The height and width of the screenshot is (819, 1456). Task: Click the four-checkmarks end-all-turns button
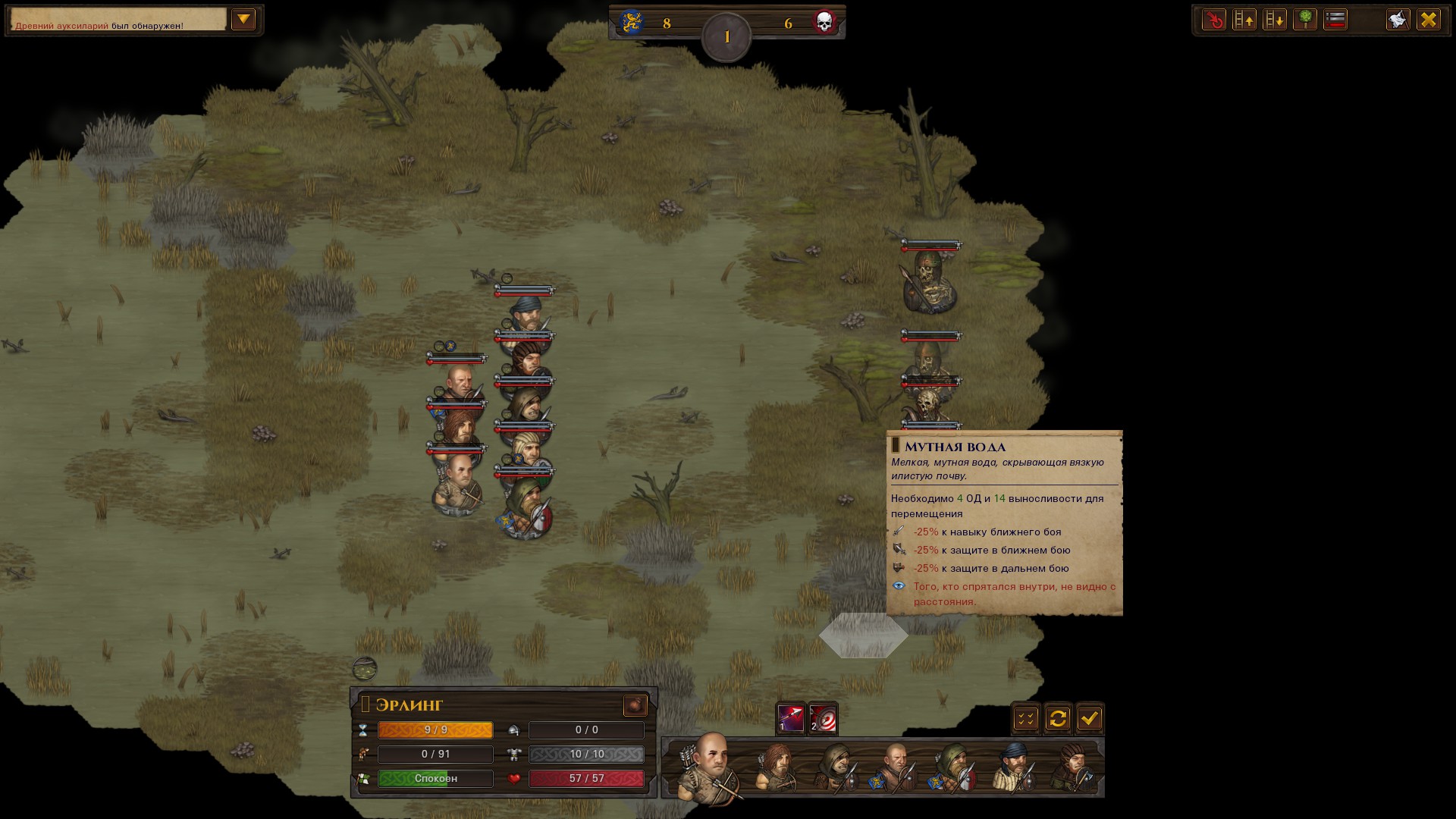tap(1026, 718)
